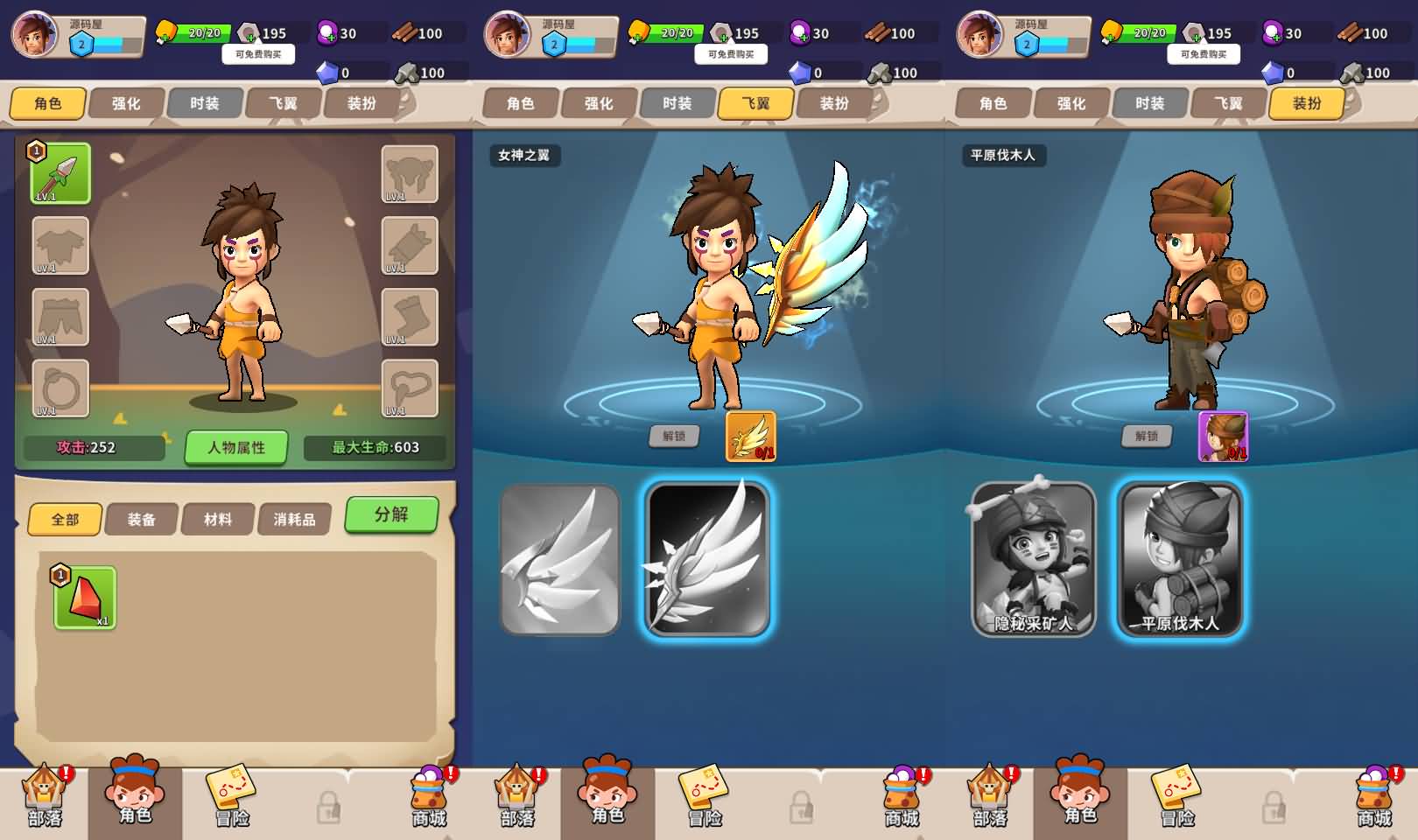Click the lumberjack fragment icon showing 0/1
Image resolution: width=1418 pixels, height=840 pixels.
click(x=1223, y=436)
